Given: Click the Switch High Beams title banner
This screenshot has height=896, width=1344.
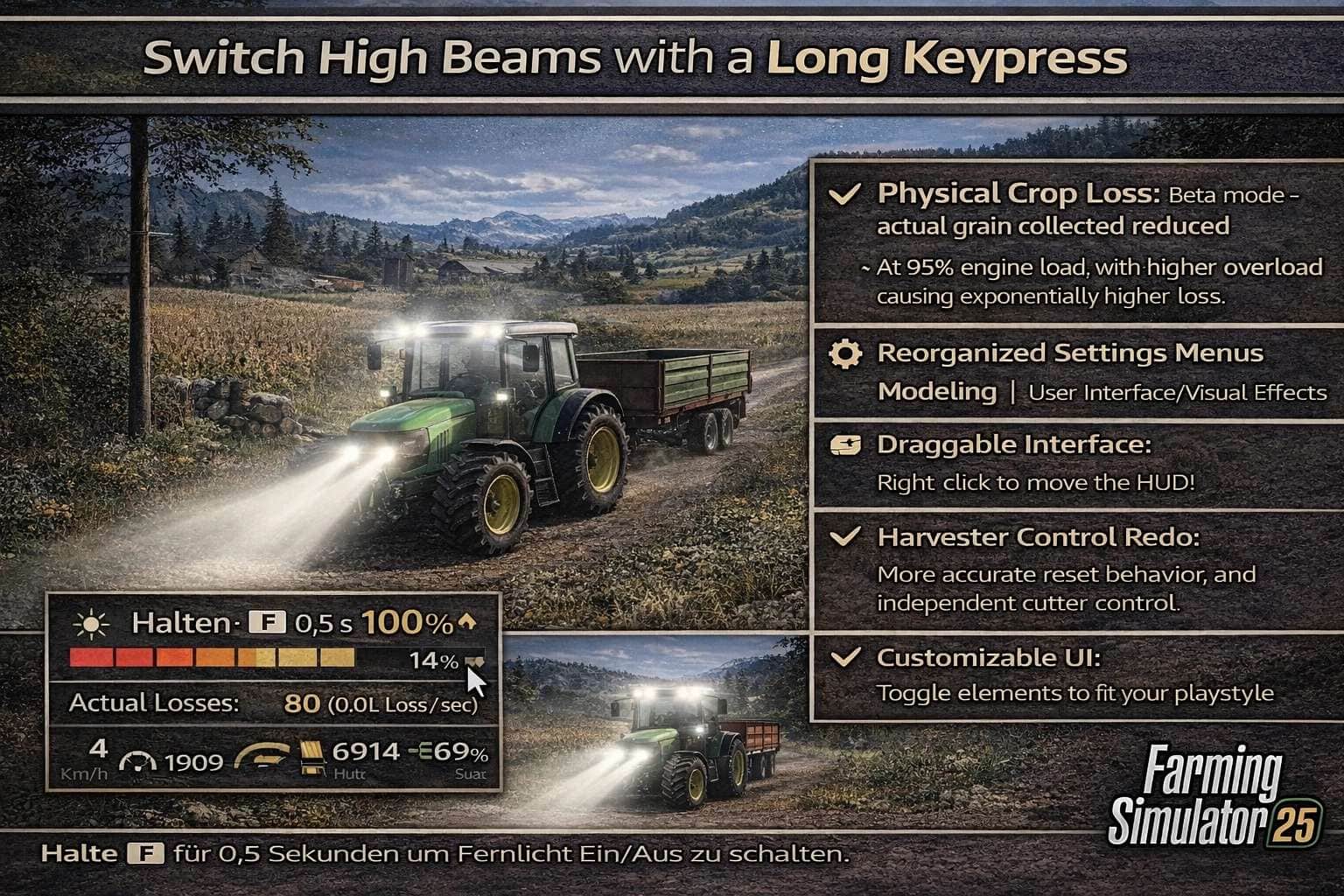Looking at the screenshot, I should 637,59.
